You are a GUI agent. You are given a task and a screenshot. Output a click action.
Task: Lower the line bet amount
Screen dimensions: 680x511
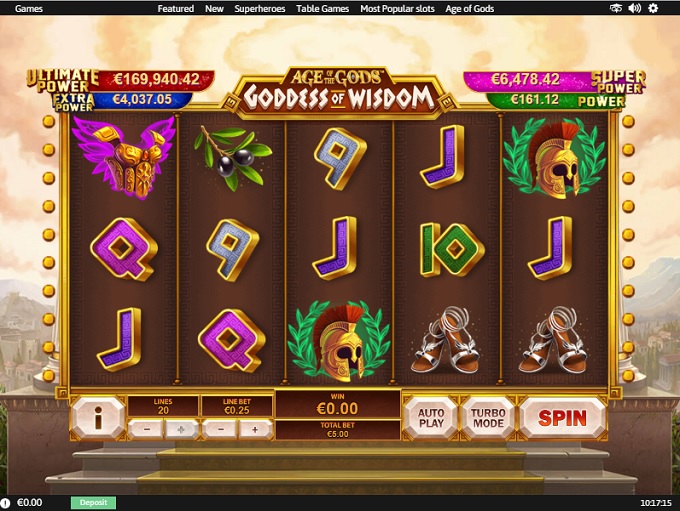click(218, 429)
